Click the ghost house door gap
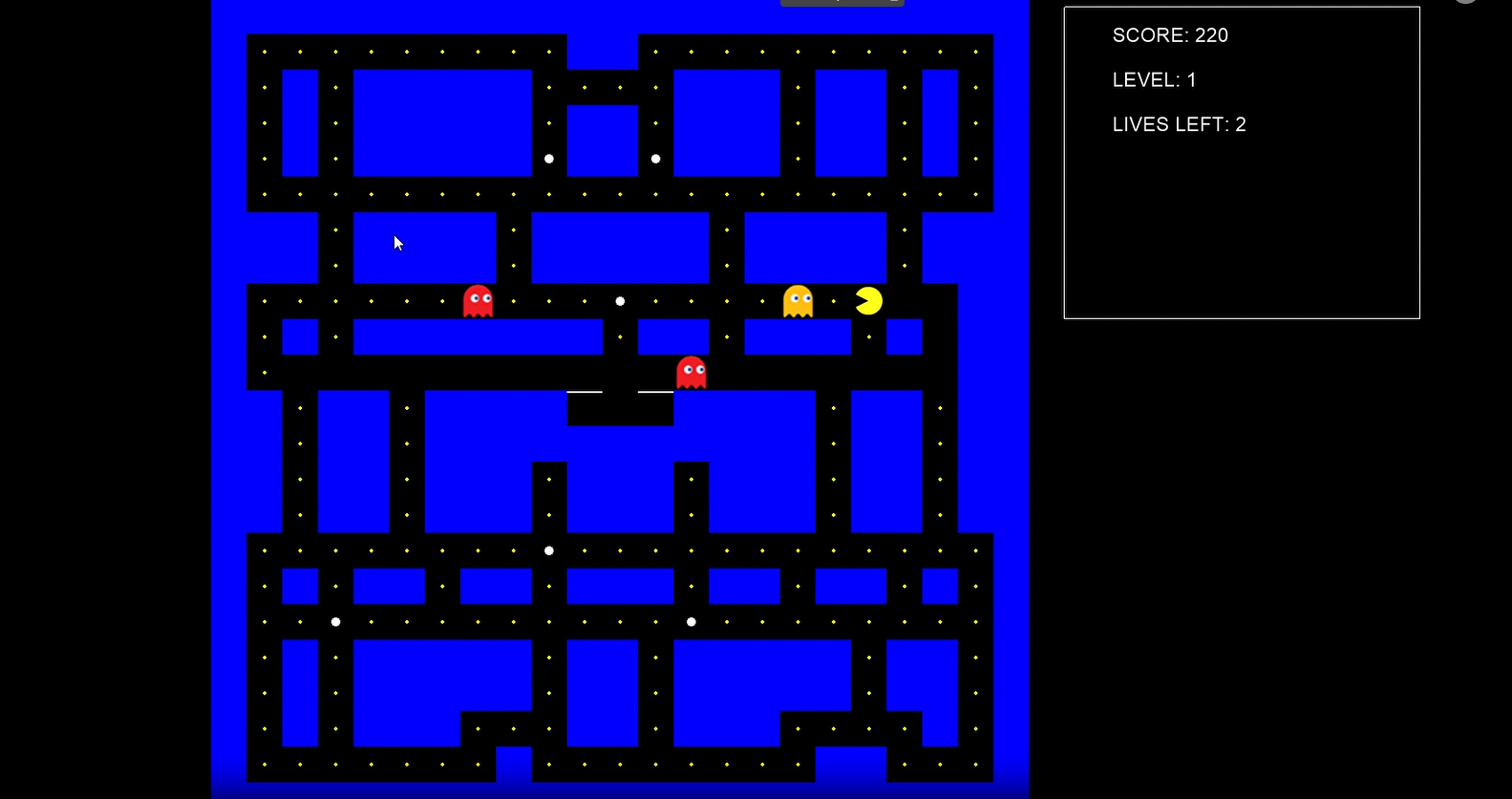1512x799 pixels. [620, 392]
